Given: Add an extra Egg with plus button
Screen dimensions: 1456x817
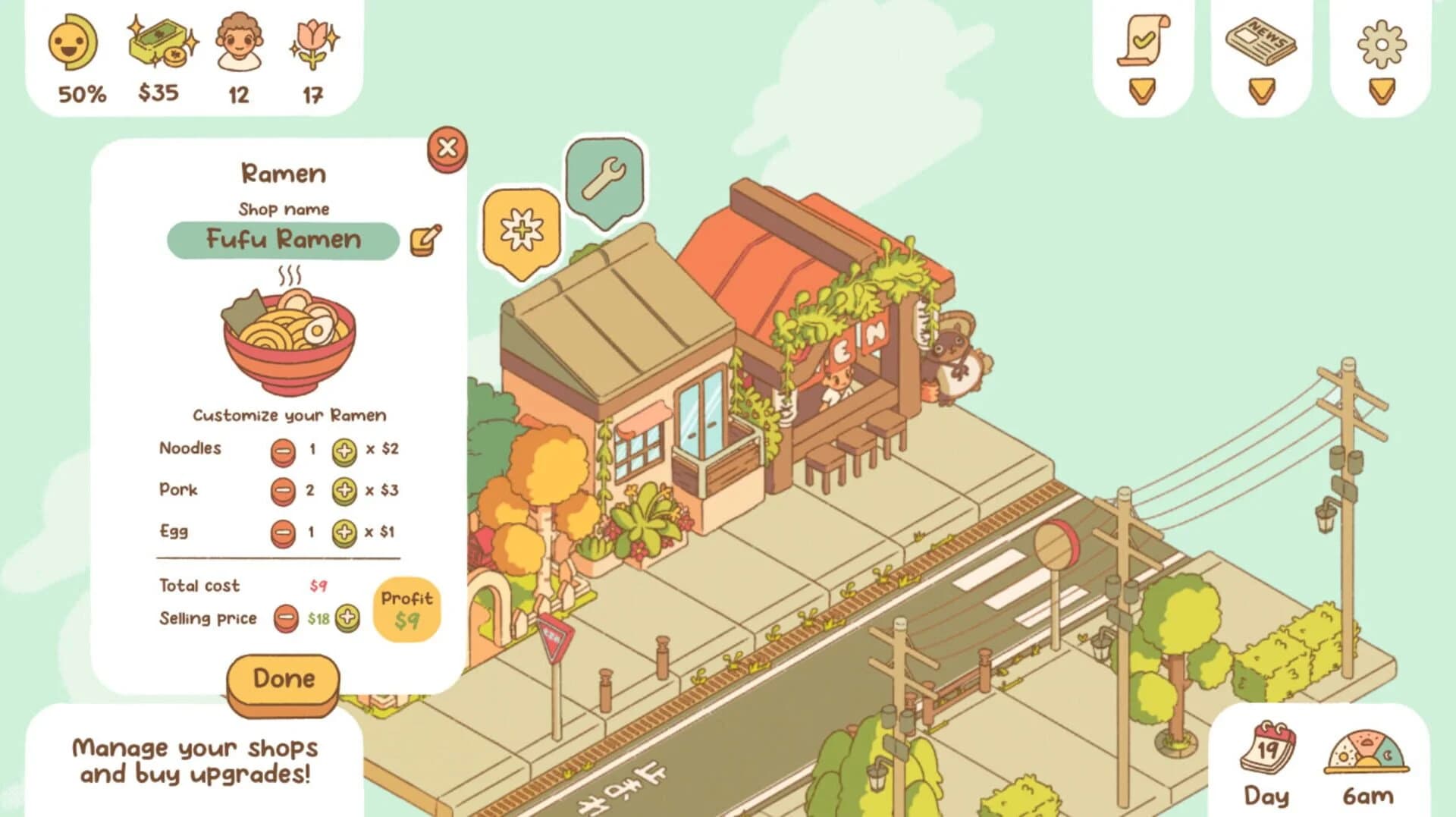Looking at the screenshot, I should [345, 532].
